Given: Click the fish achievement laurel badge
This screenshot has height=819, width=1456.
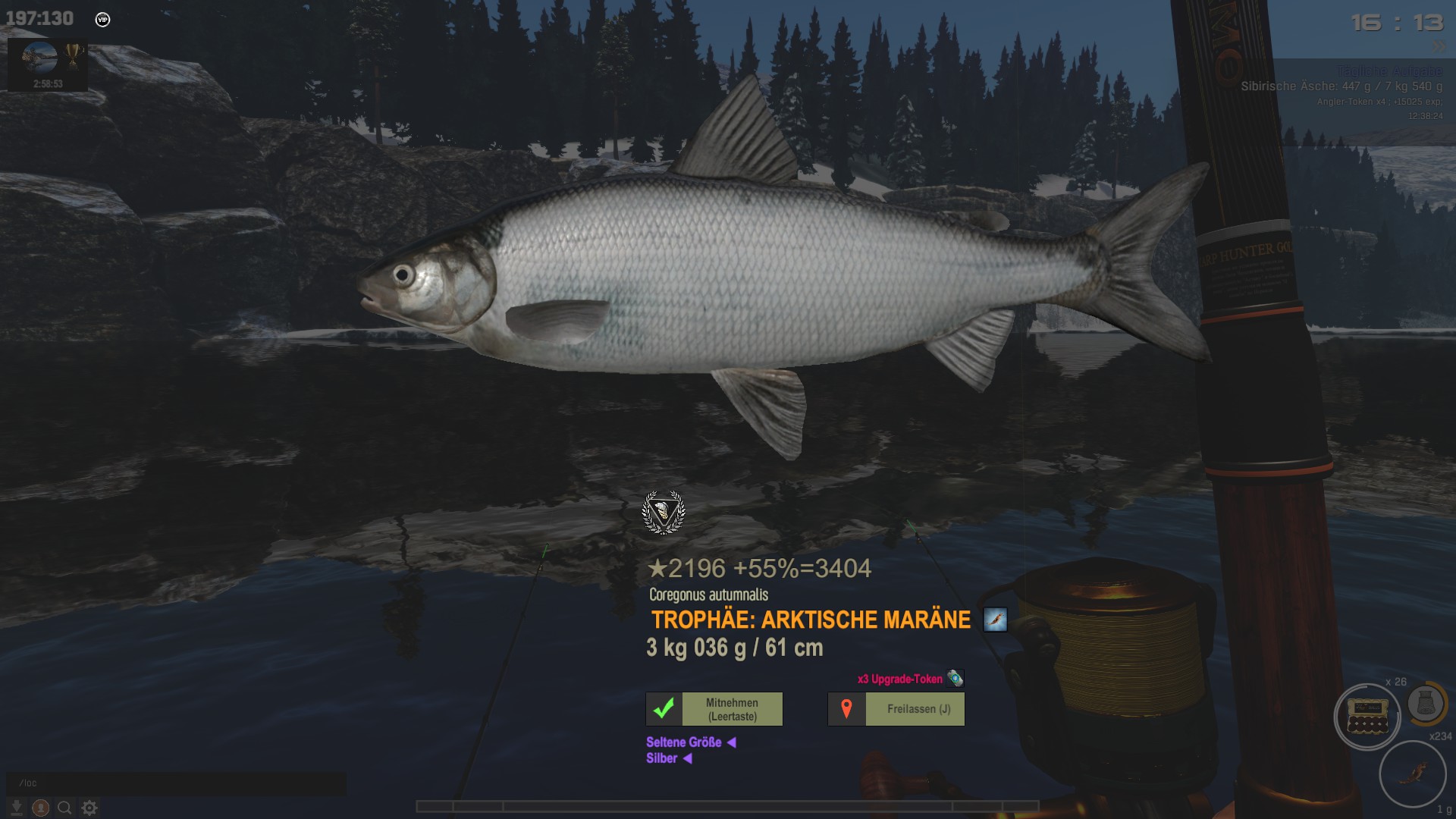Looking at the screenshot, I should point(664,513).
